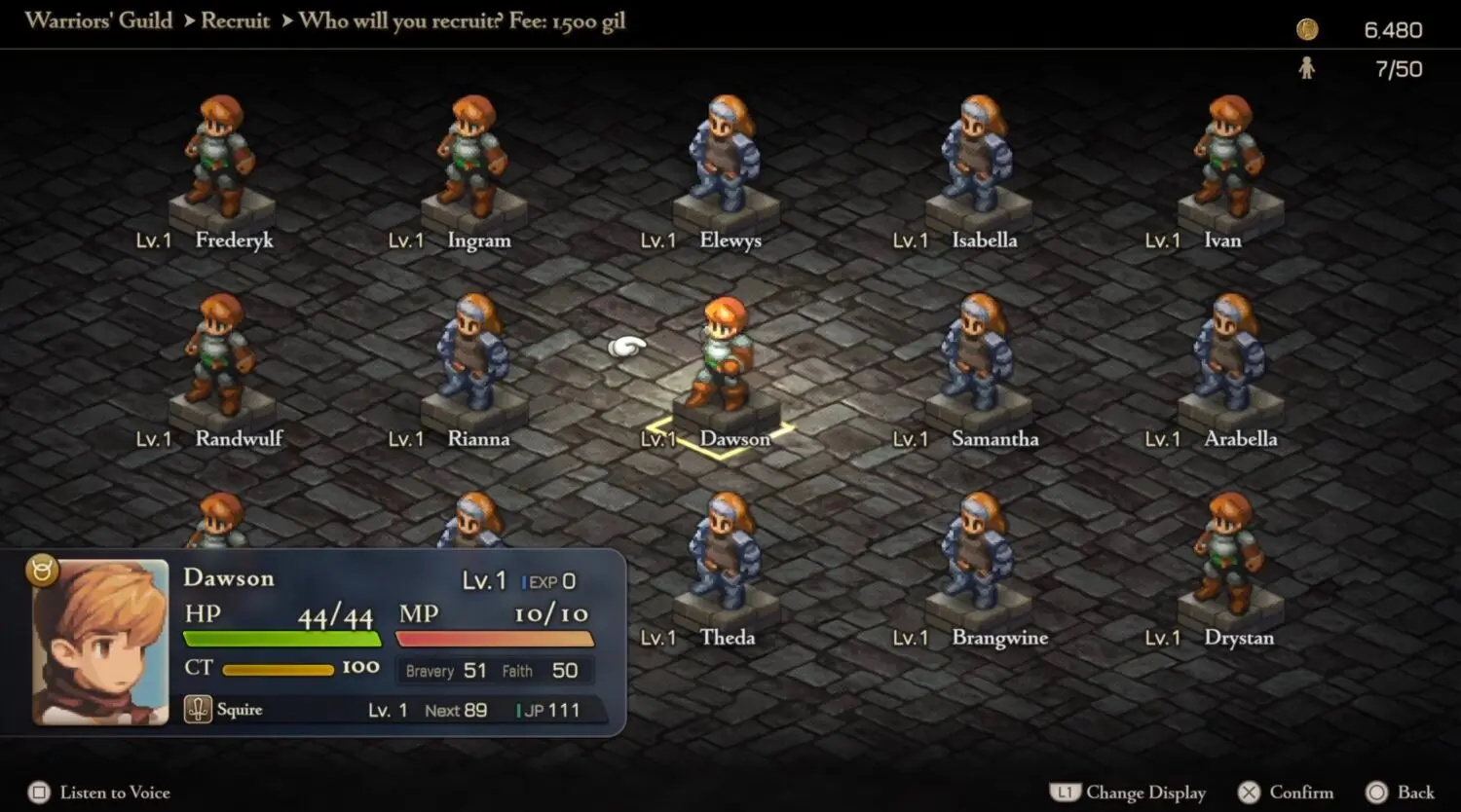Activate Change Display

1129,793
